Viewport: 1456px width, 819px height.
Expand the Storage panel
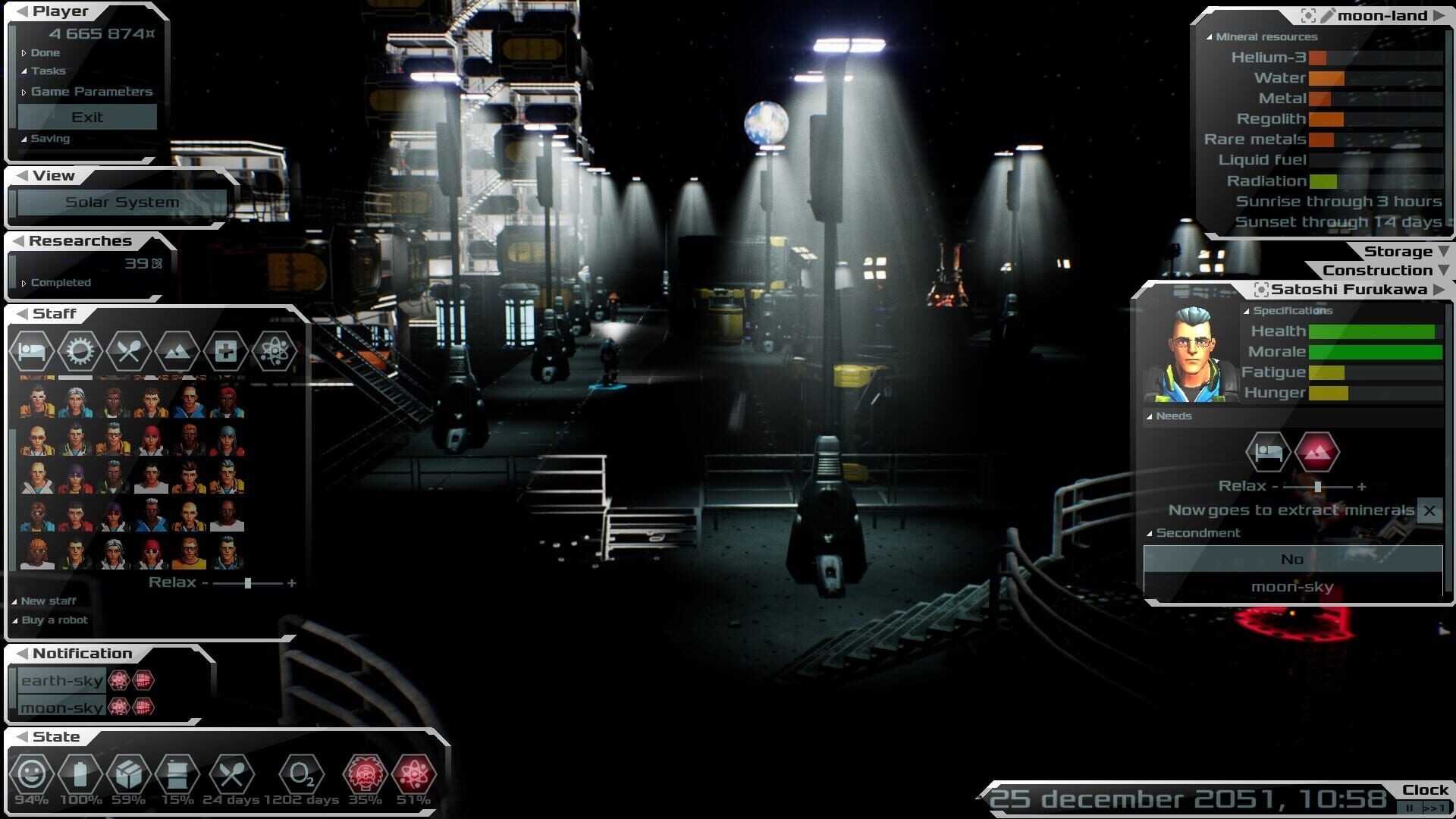click(1398, 252)
